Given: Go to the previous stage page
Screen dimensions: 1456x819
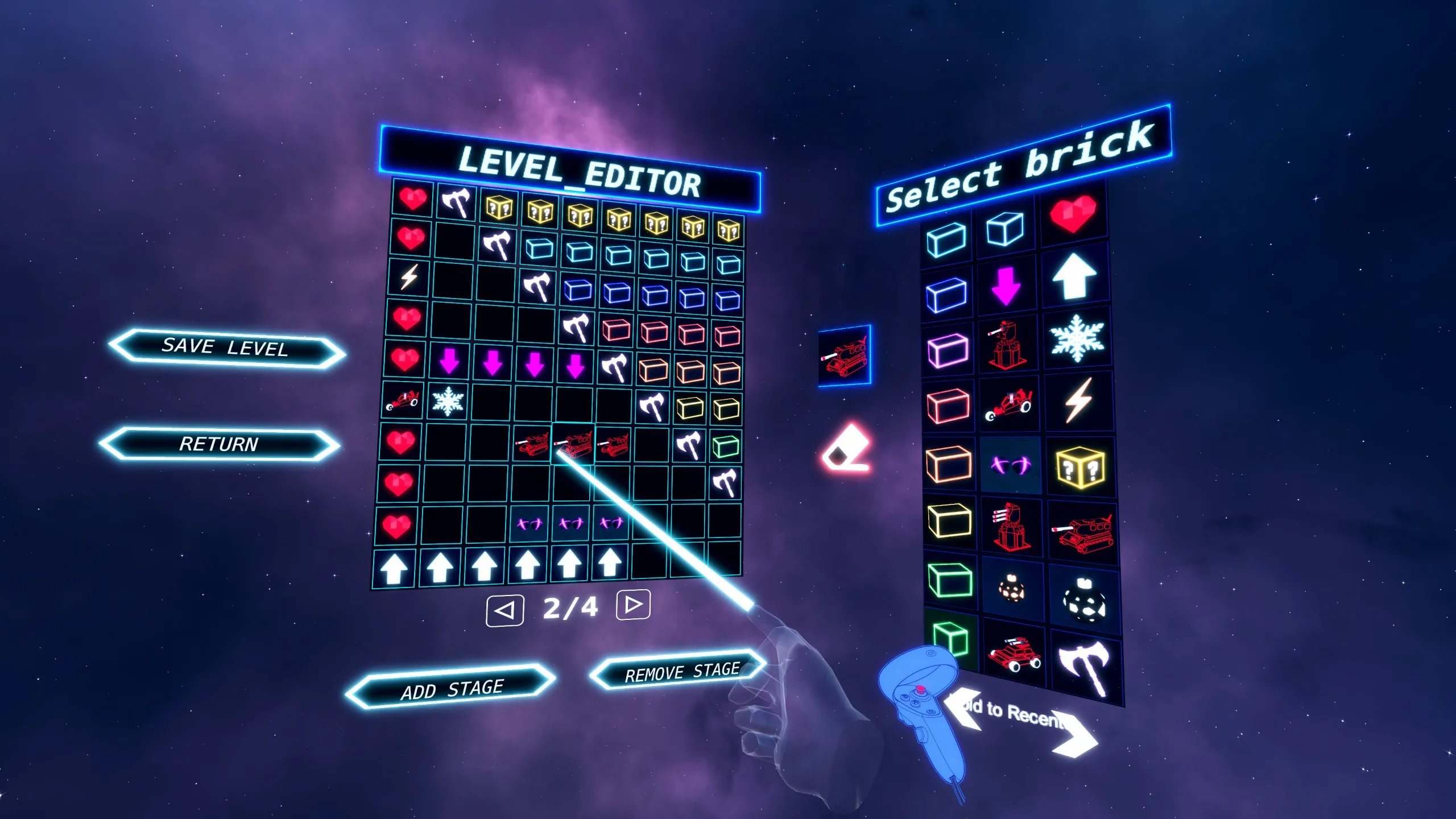Looking at the screenshot, I should 504,611.
